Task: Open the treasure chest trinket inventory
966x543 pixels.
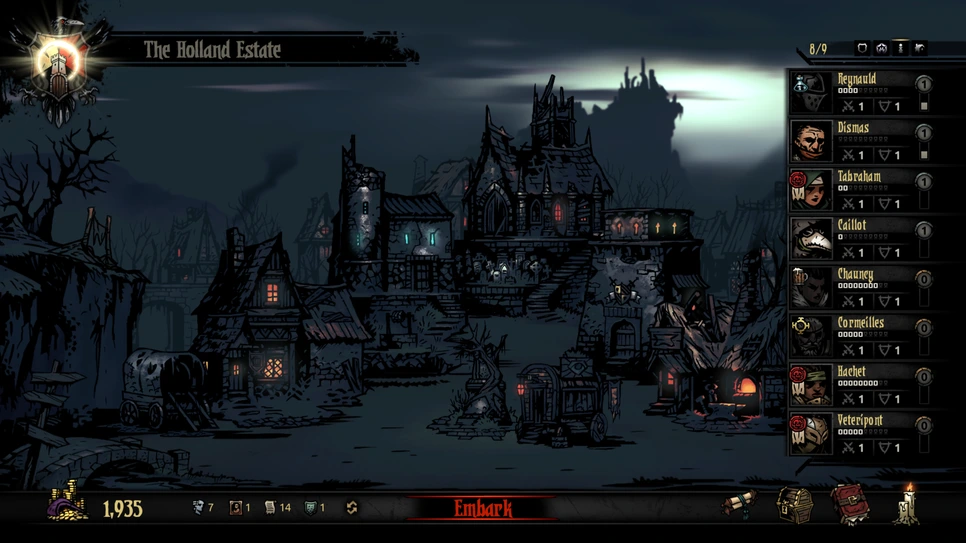Action: click(x=796, y=504)
